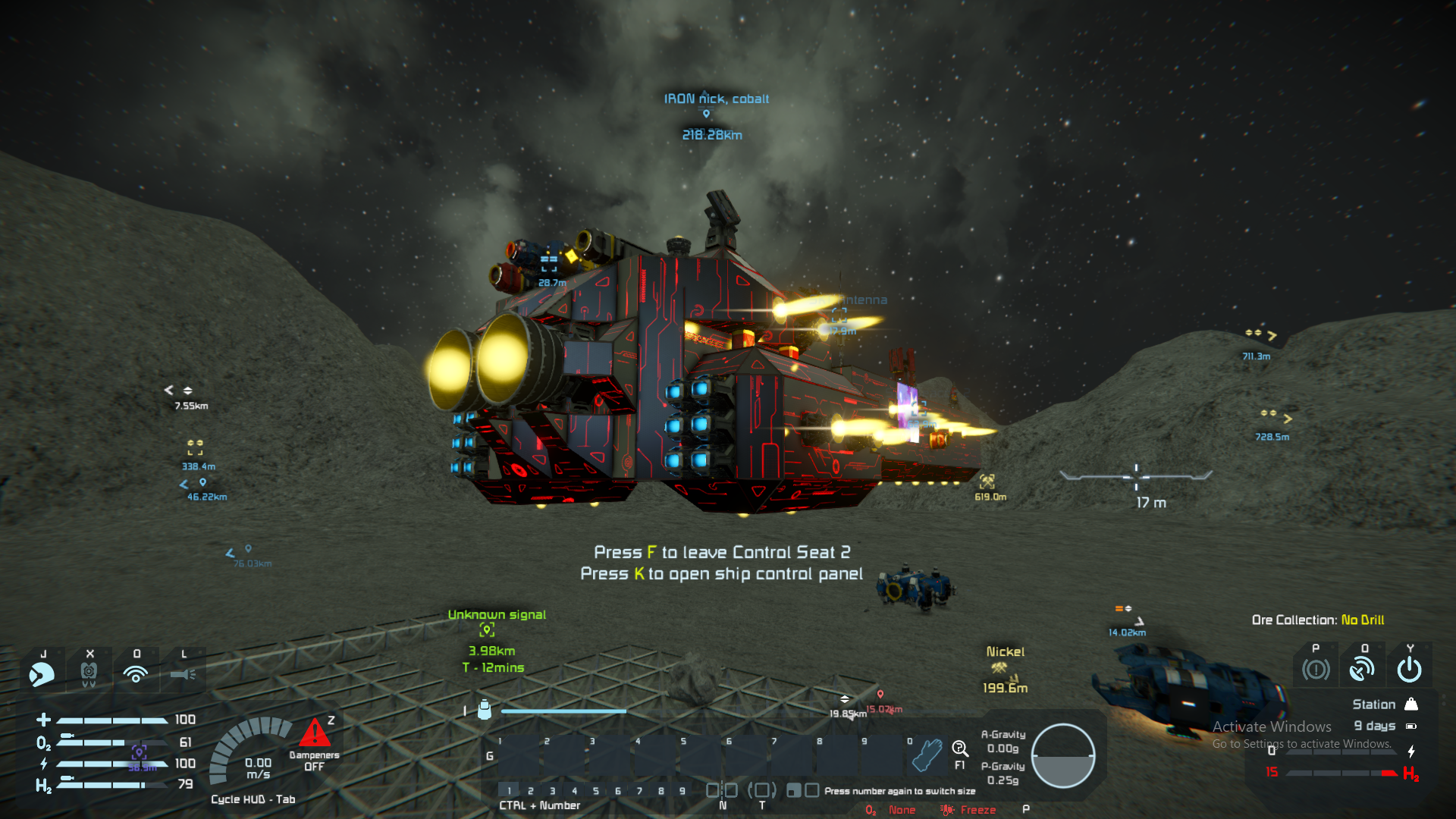
Task: Toggle the ship power icon
Action: [1409, 669]
